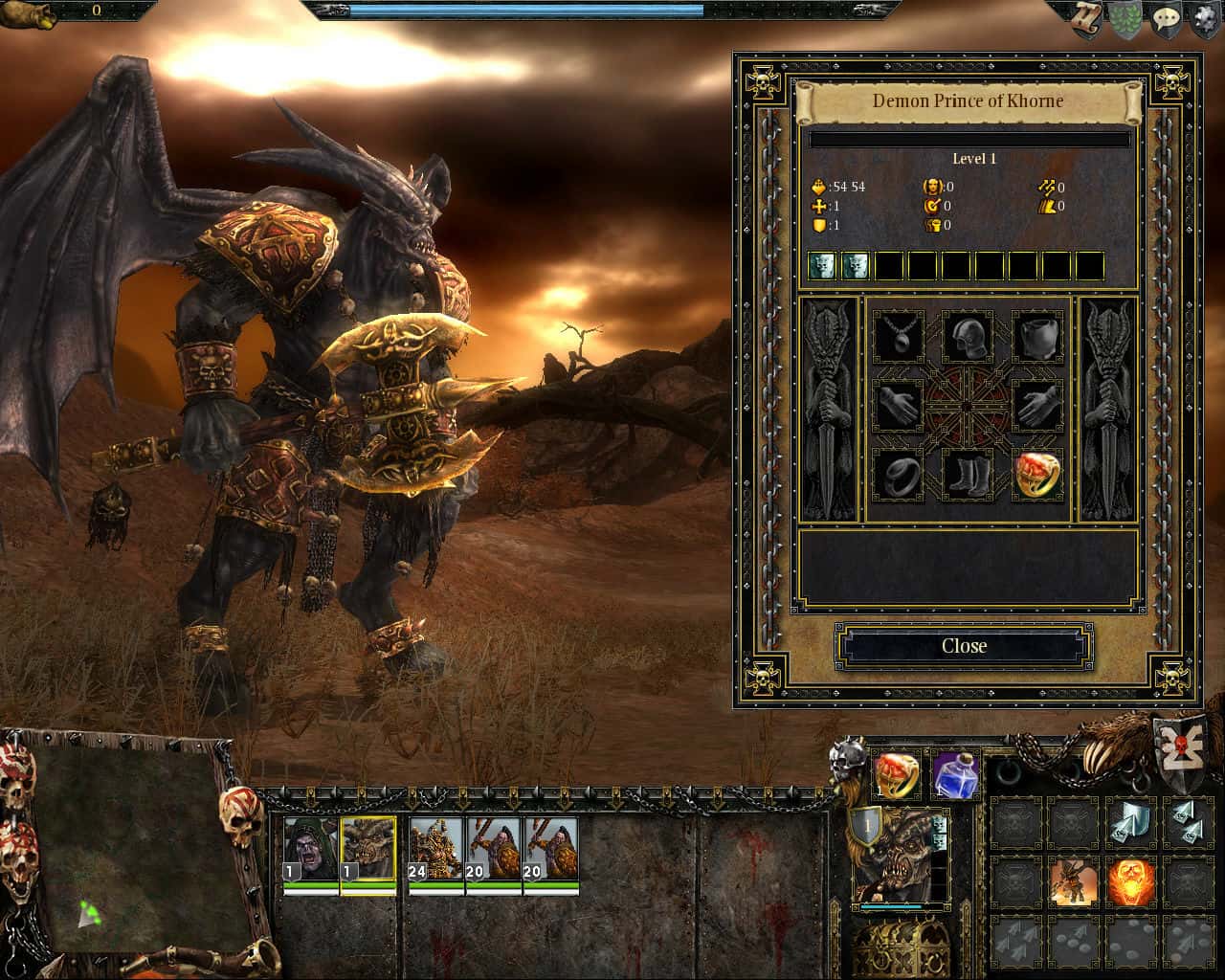Click the Demon Prince of Khorne title banner
The image size is (1225, 980).
point(969,100)
